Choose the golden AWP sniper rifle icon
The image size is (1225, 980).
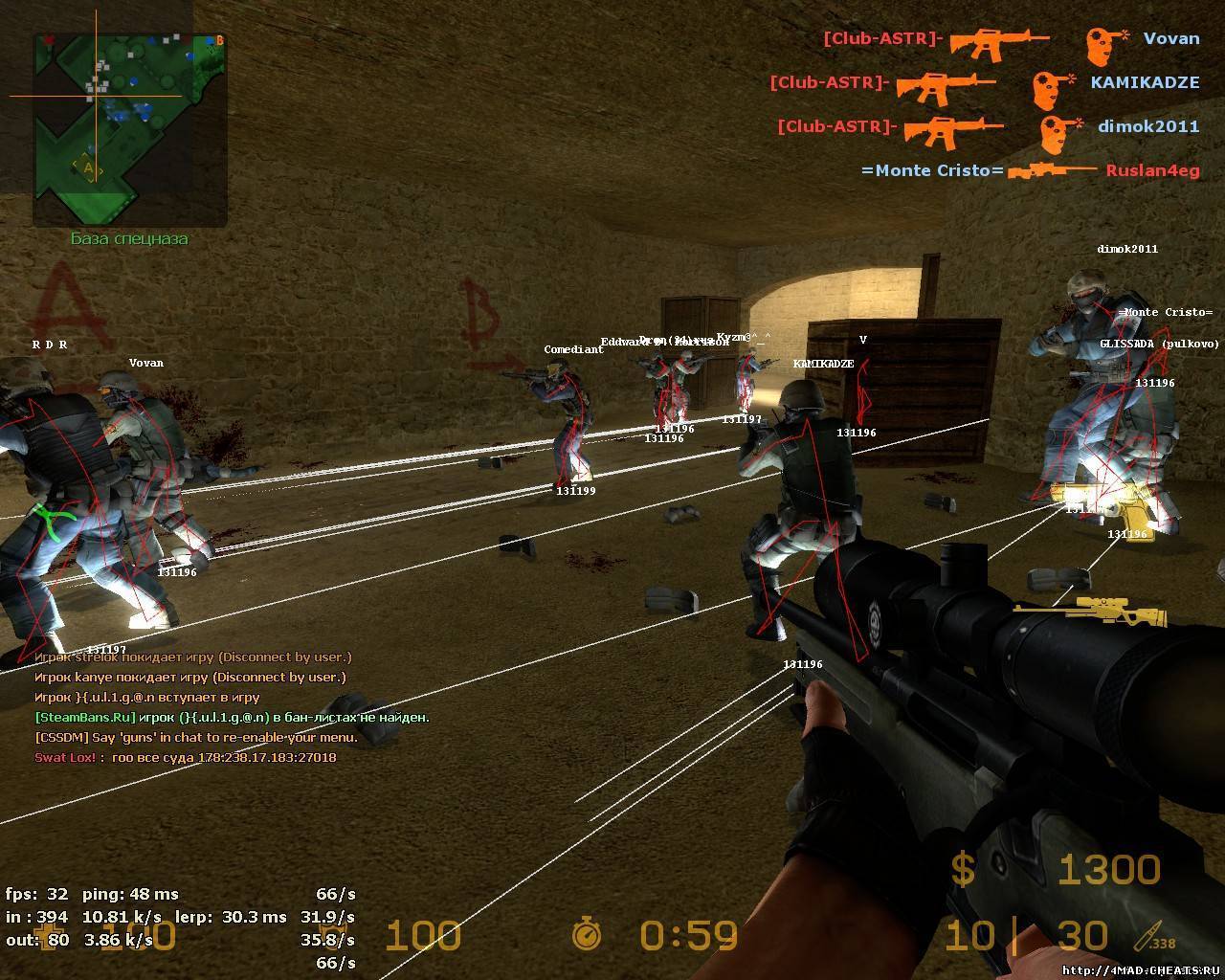click(x=1091, y=612)
